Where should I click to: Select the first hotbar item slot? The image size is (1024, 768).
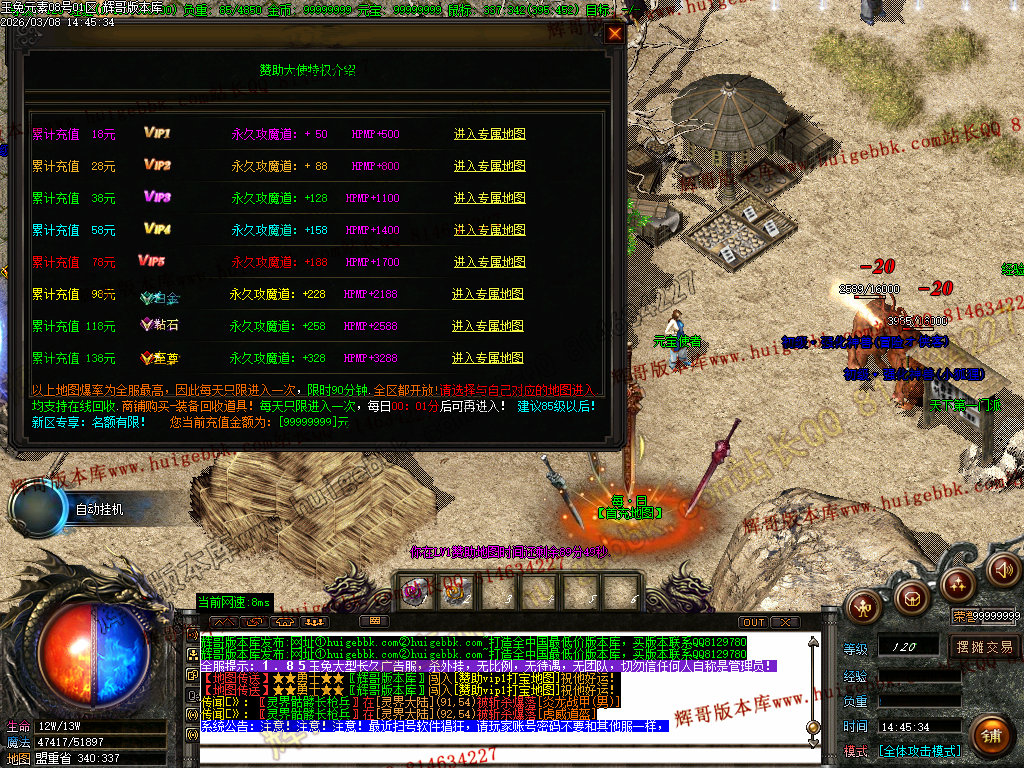415,591
